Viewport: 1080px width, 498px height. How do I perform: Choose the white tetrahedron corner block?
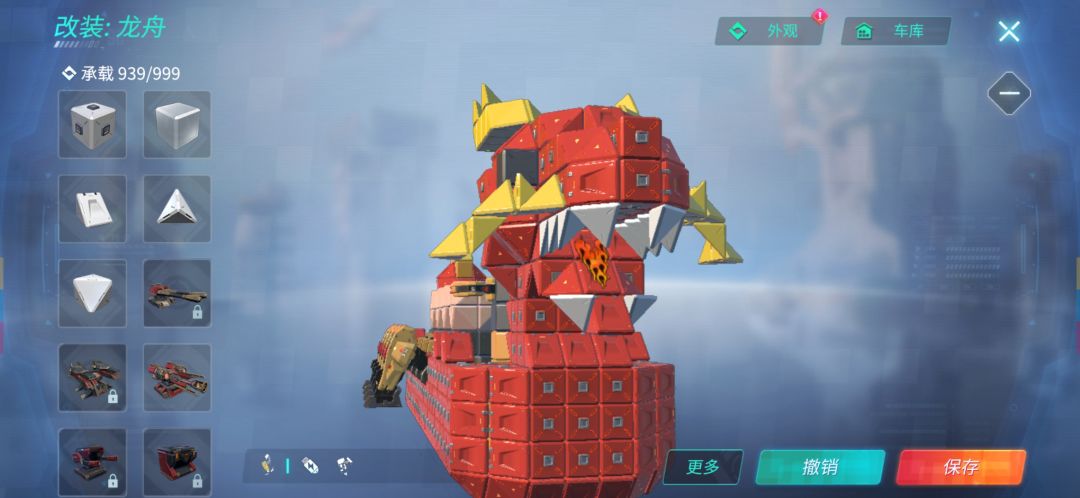click(92, 293)
